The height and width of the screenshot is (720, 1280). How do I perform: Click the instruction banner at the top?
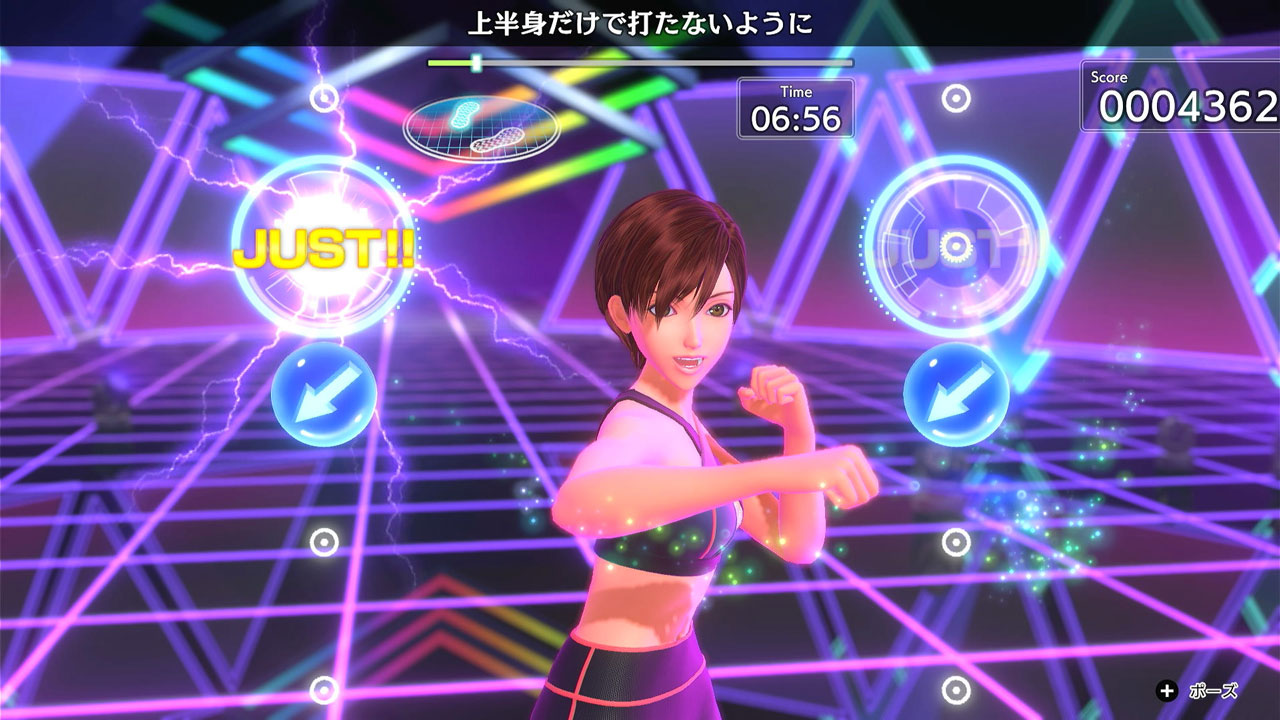[x=640, y=21]
